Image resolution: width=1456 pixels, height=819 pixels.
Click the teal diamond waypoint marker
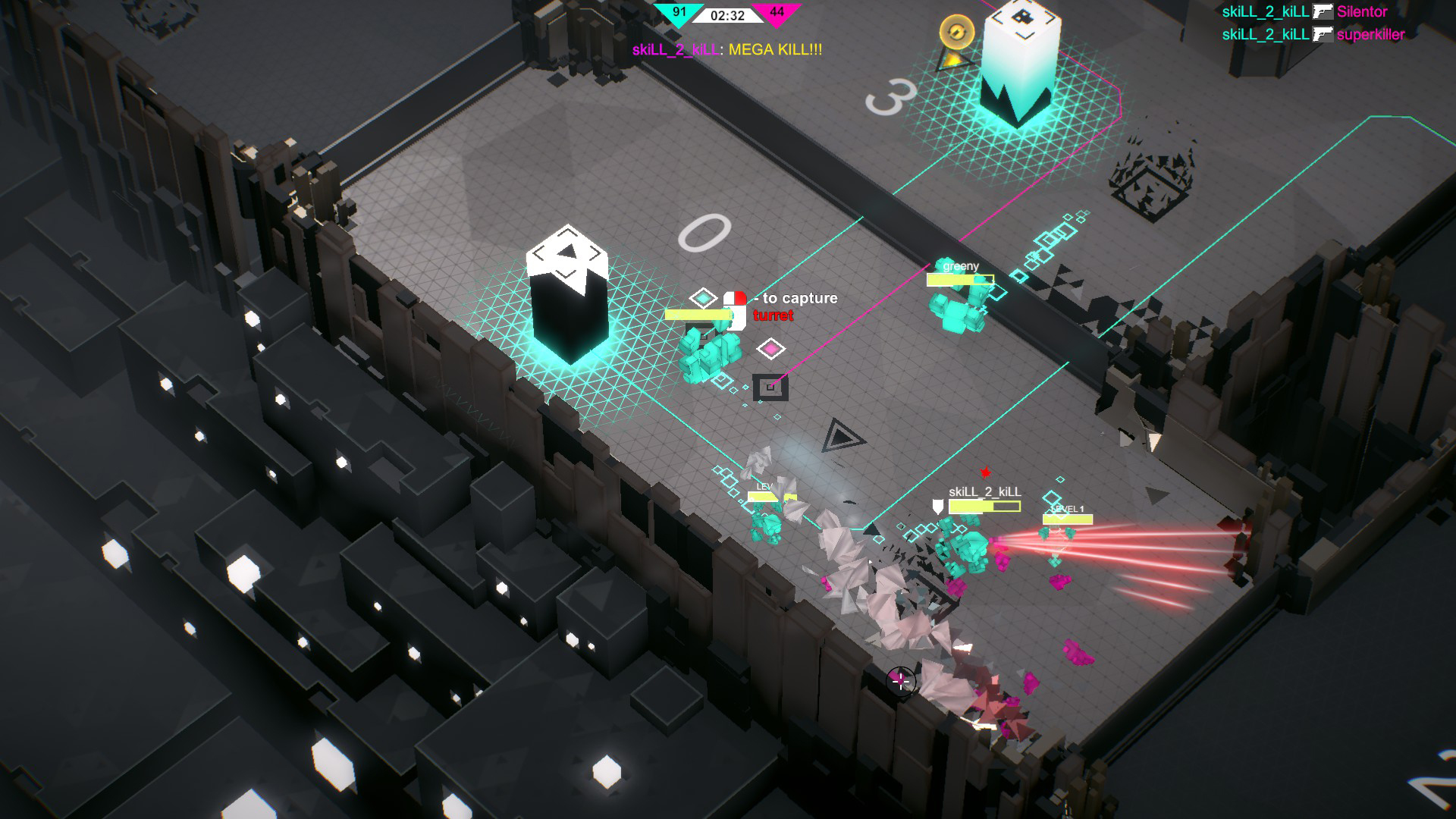(702, 298)
